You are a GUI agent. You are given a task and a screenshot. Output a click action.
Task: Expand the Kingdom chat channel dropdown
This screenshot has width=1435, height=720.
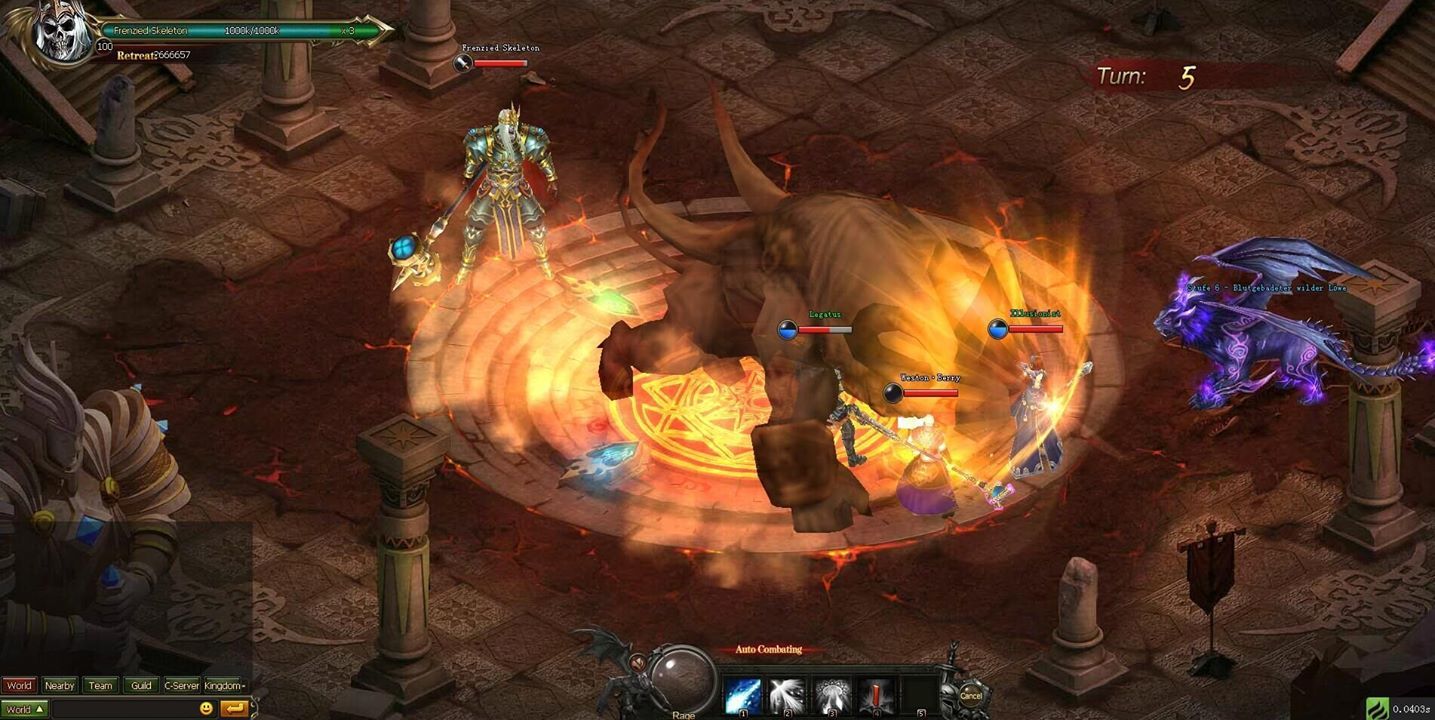[226, 685]
